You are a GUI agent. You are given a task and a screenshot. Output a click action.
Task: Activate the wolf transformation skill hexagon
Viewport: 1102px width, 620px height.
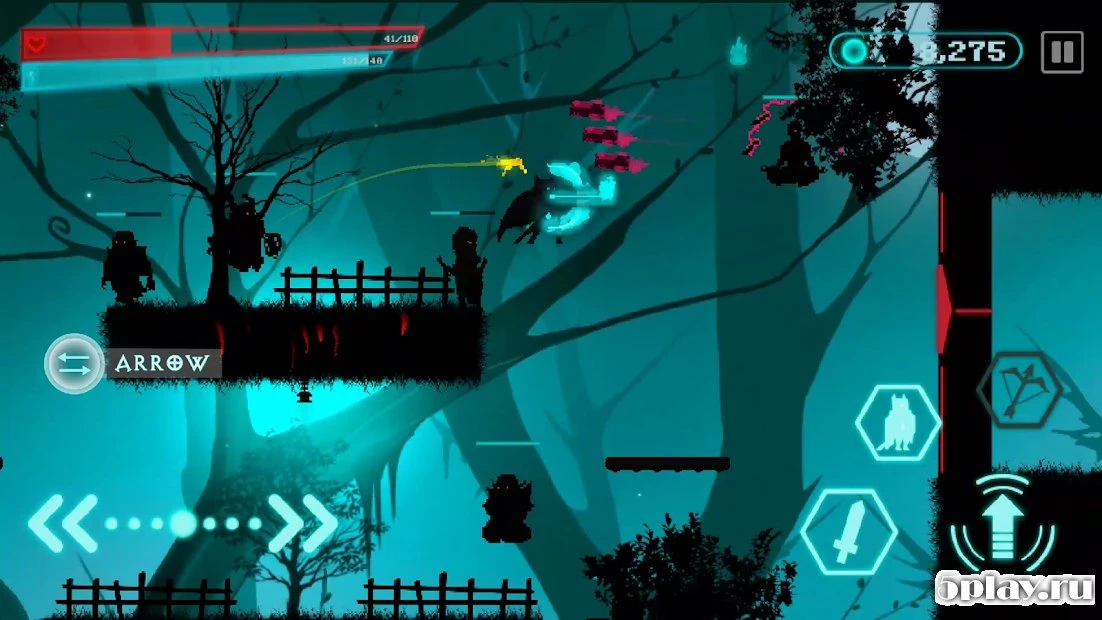point(897,424)
